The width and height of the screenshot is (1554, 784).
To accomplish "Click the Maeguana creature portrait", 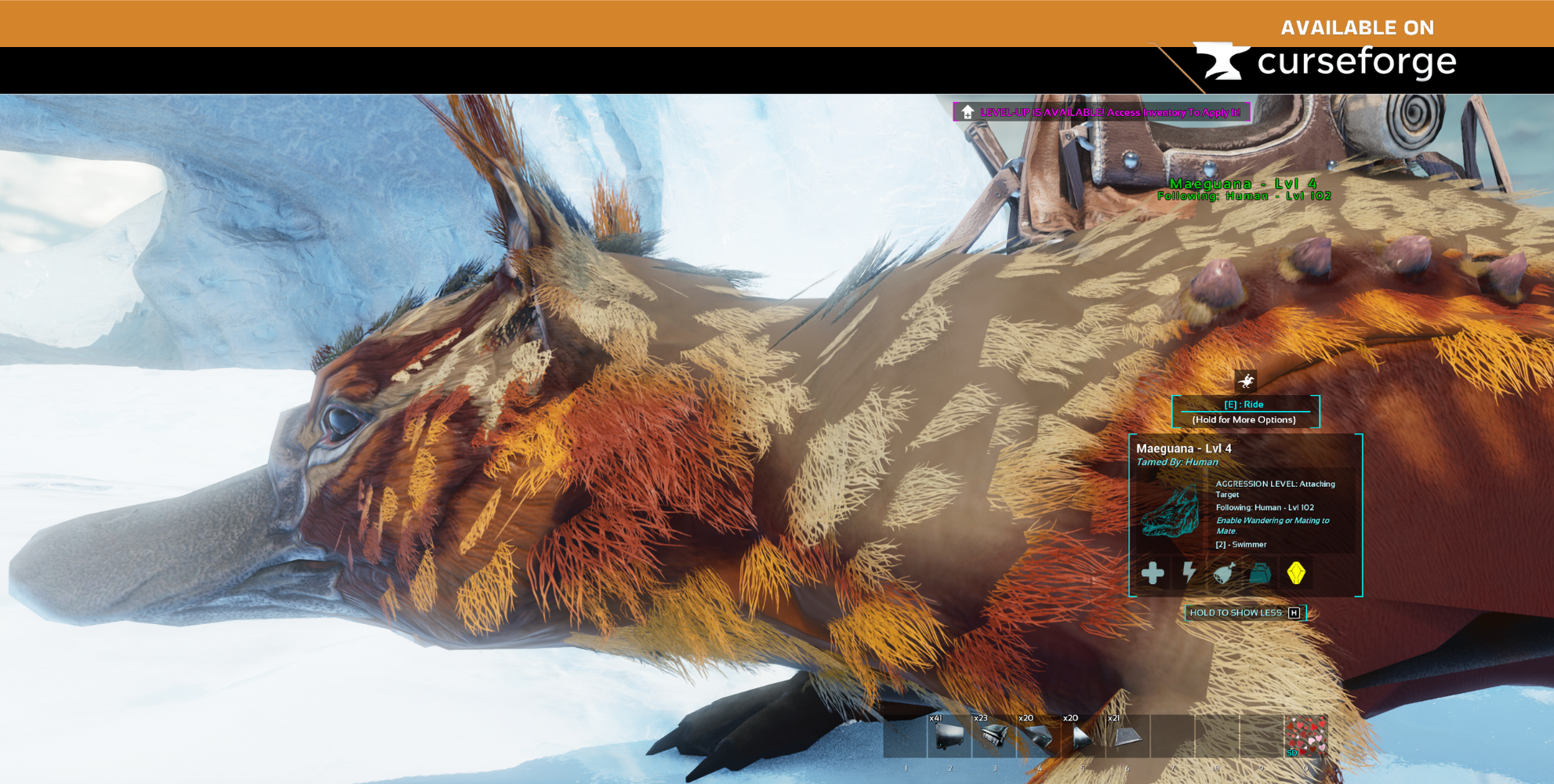I will 1171,512.
